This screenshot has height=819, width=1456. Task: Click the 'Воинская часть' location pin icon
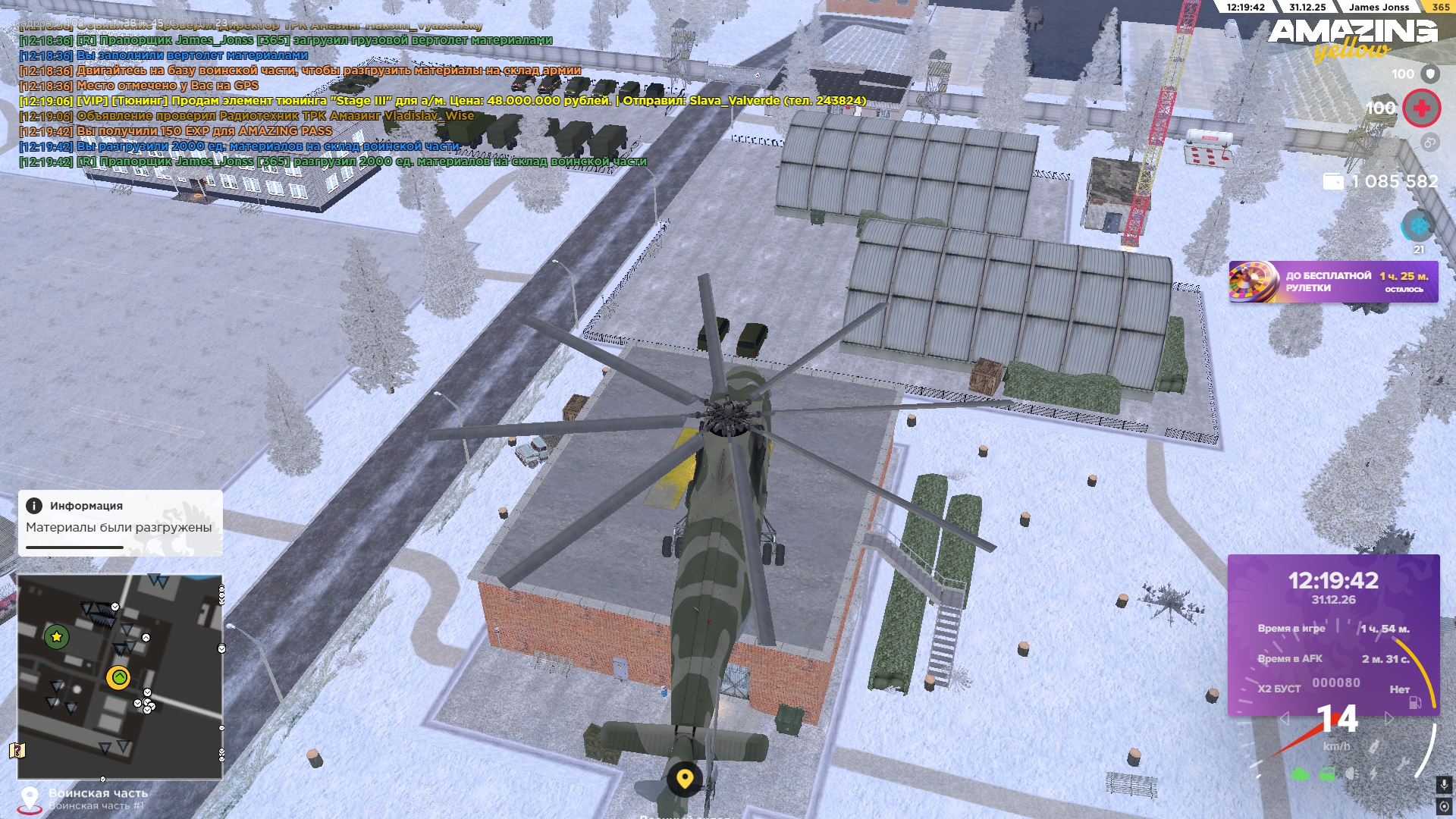(30, 799)
